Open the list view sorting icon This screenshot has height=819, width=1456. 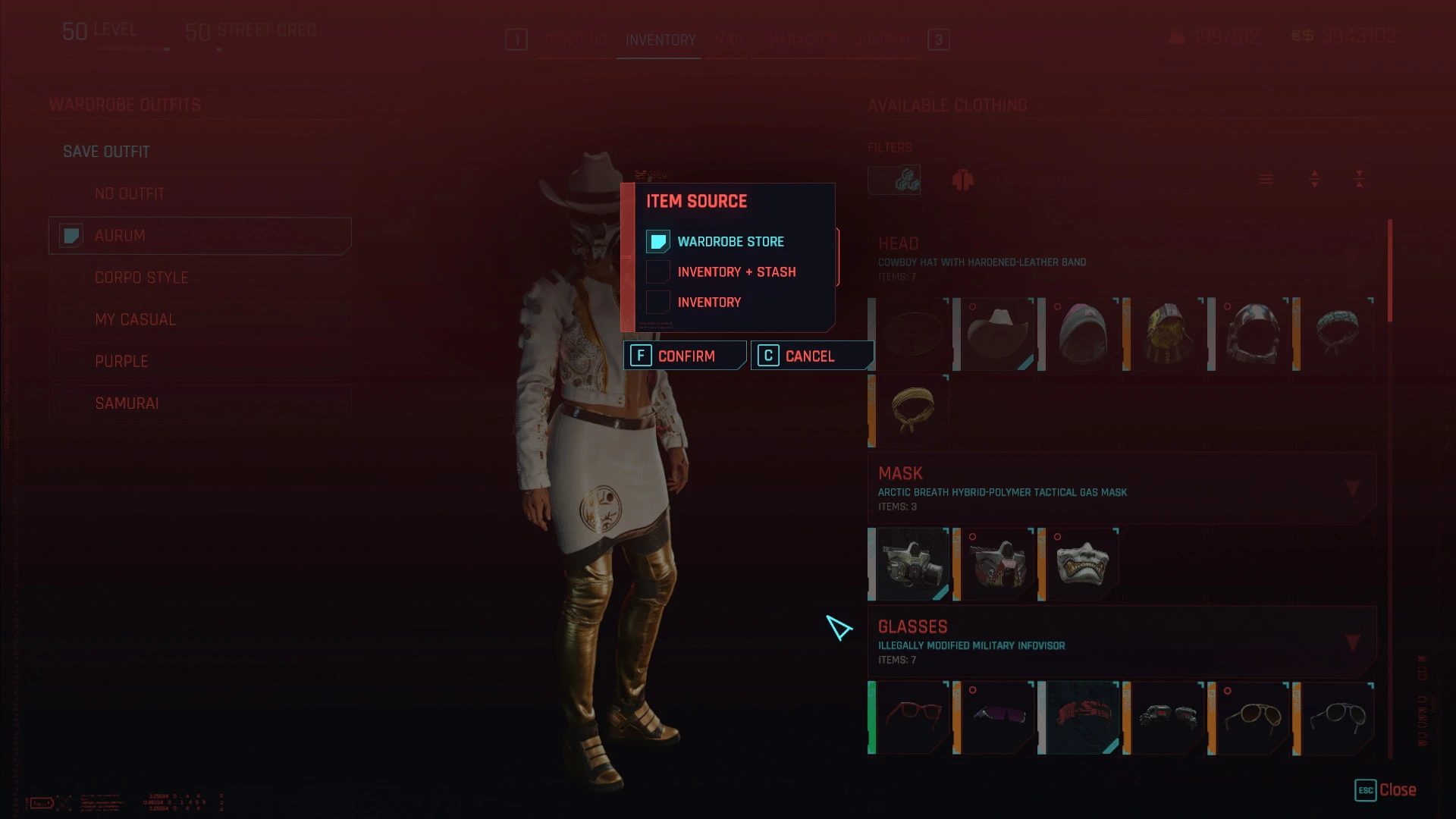pyautogui.click(x=1265, y=180)
